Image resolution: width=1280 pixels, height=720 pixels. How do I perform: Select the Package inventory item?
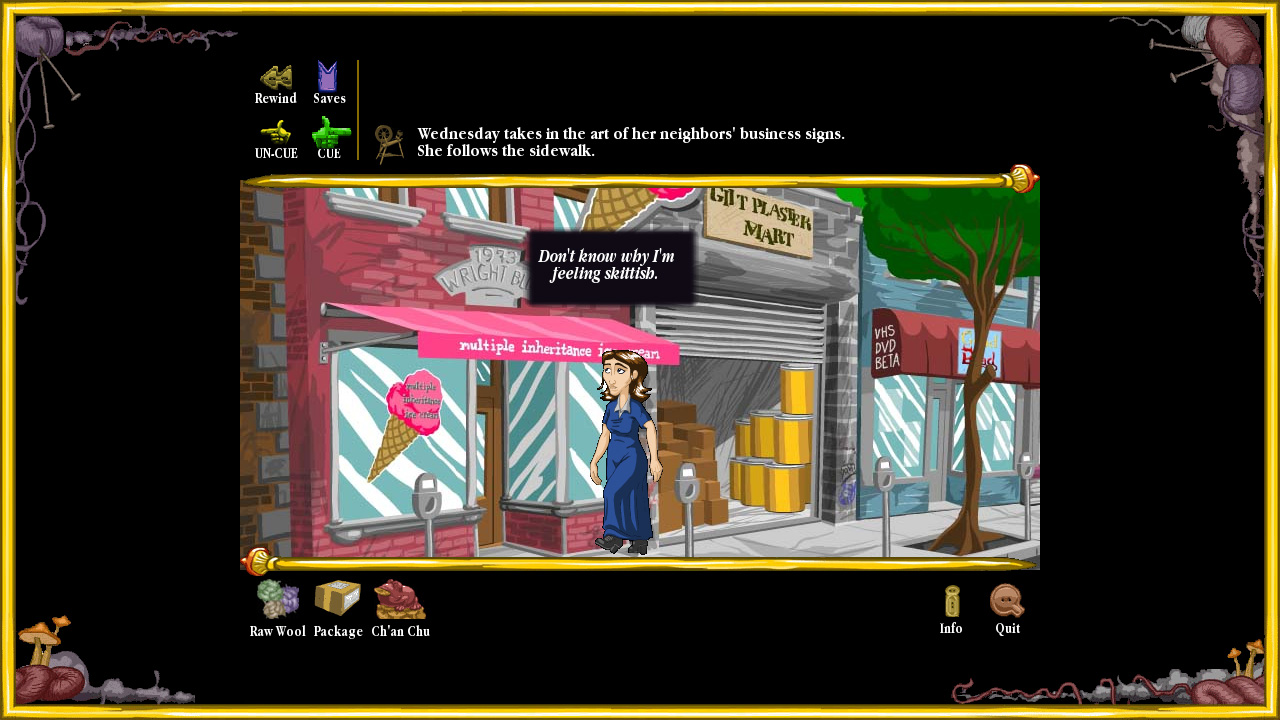click(x=337, y=599)
